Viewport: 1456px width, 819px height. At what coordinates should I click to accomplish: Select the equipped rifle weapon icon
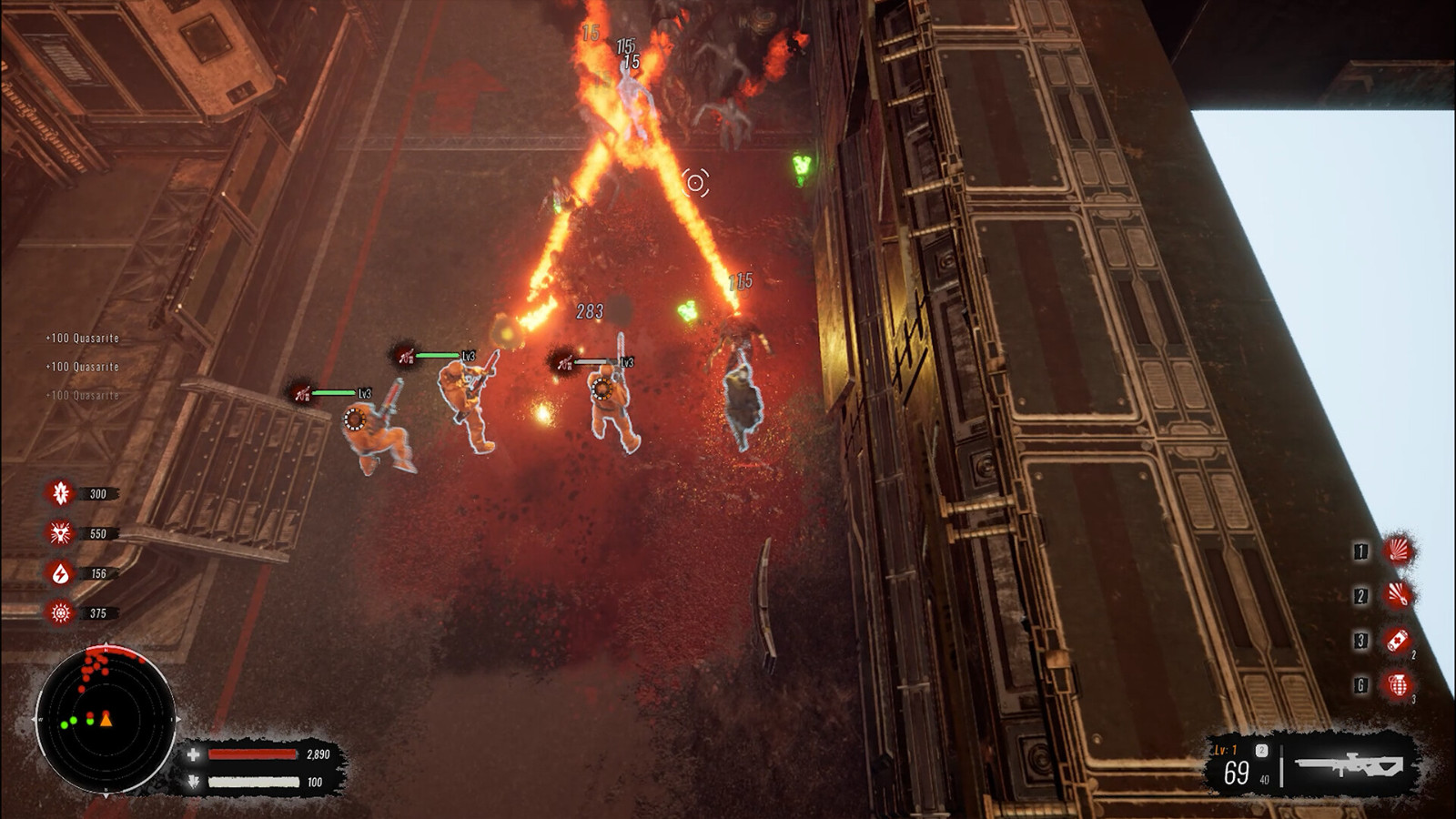tap(1350, 765)
